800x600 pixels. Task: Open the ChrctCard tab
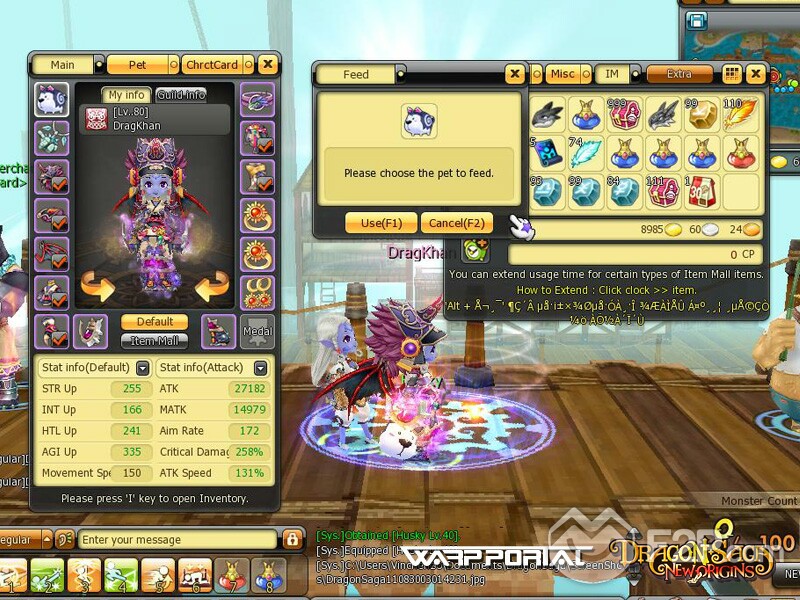[x=212, y=65]
